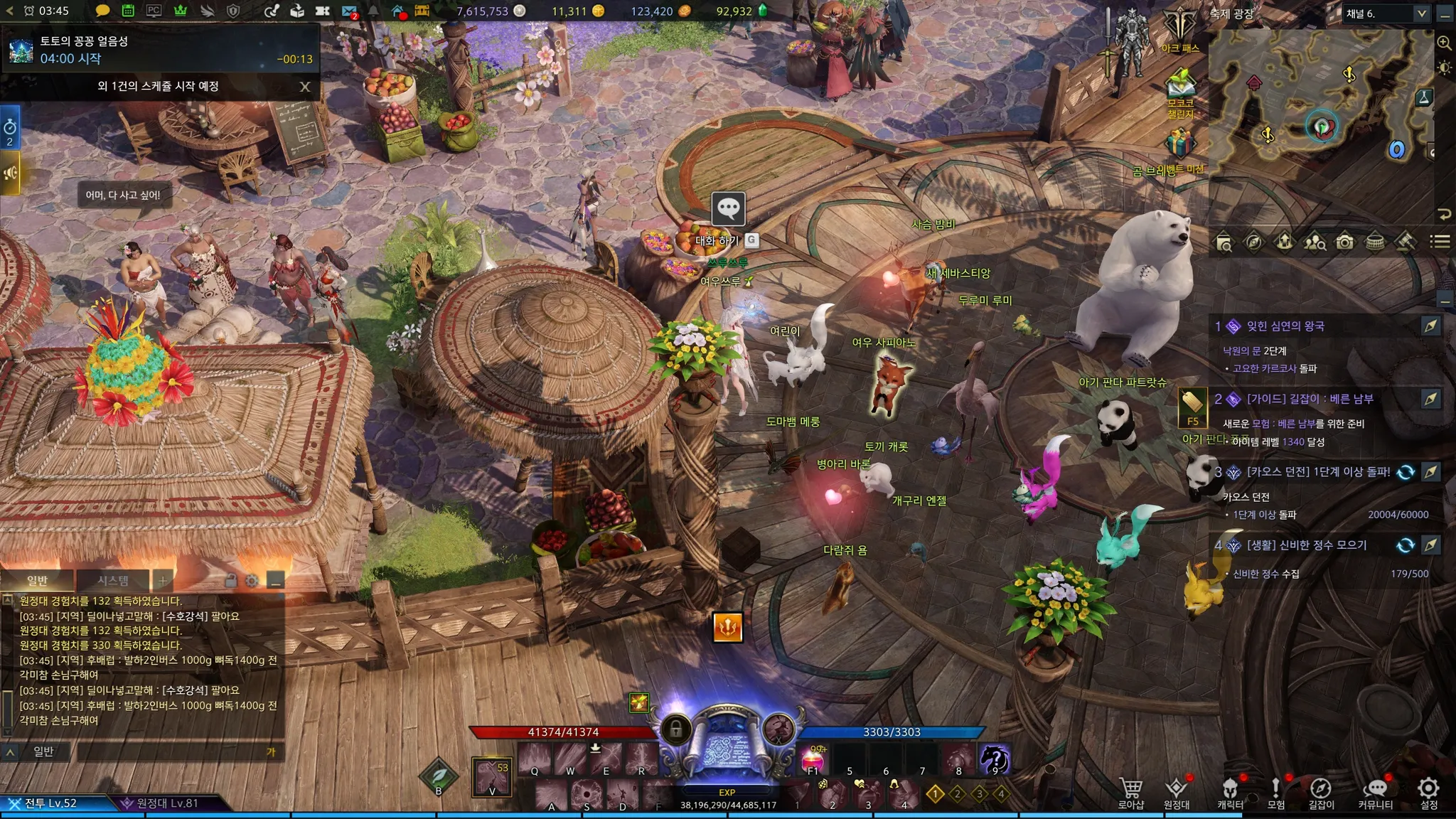The height and width of the screenshot is (819, 1456).
Task: Open the 원정대 expedition menu
Action: coord(1177,792)
